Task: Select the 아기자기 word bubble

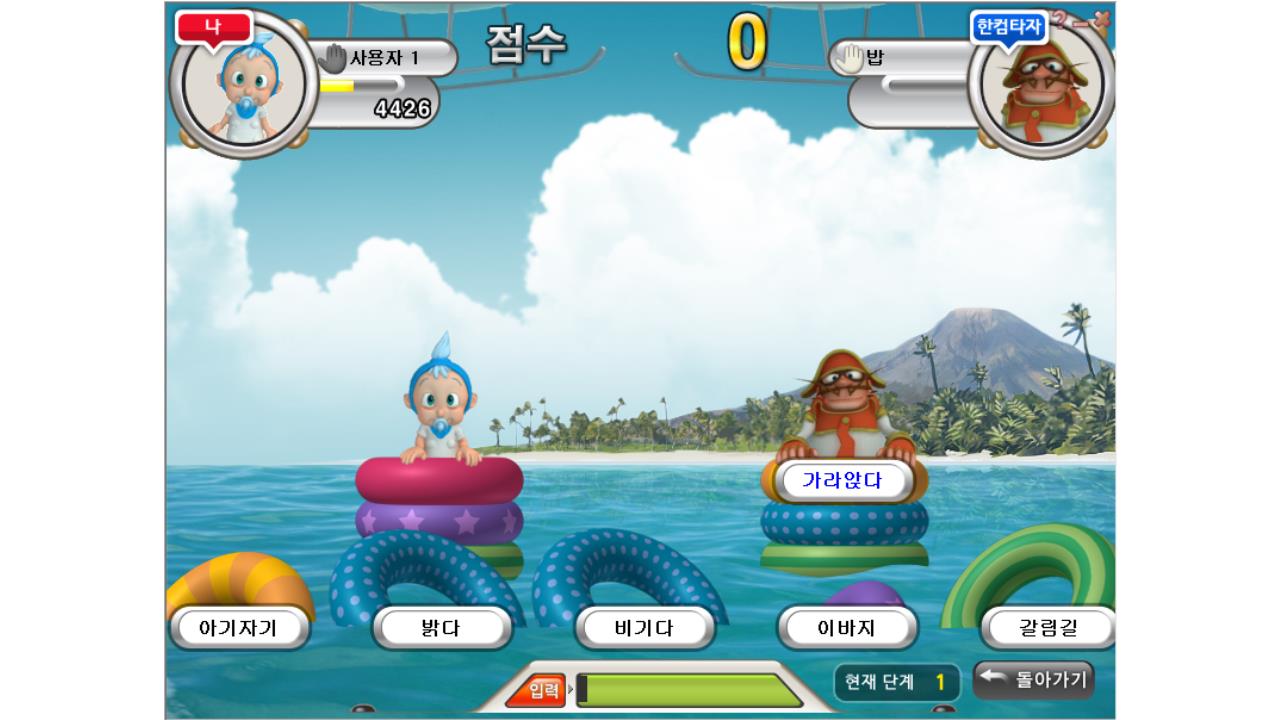Action: click(x=237, y=628)
